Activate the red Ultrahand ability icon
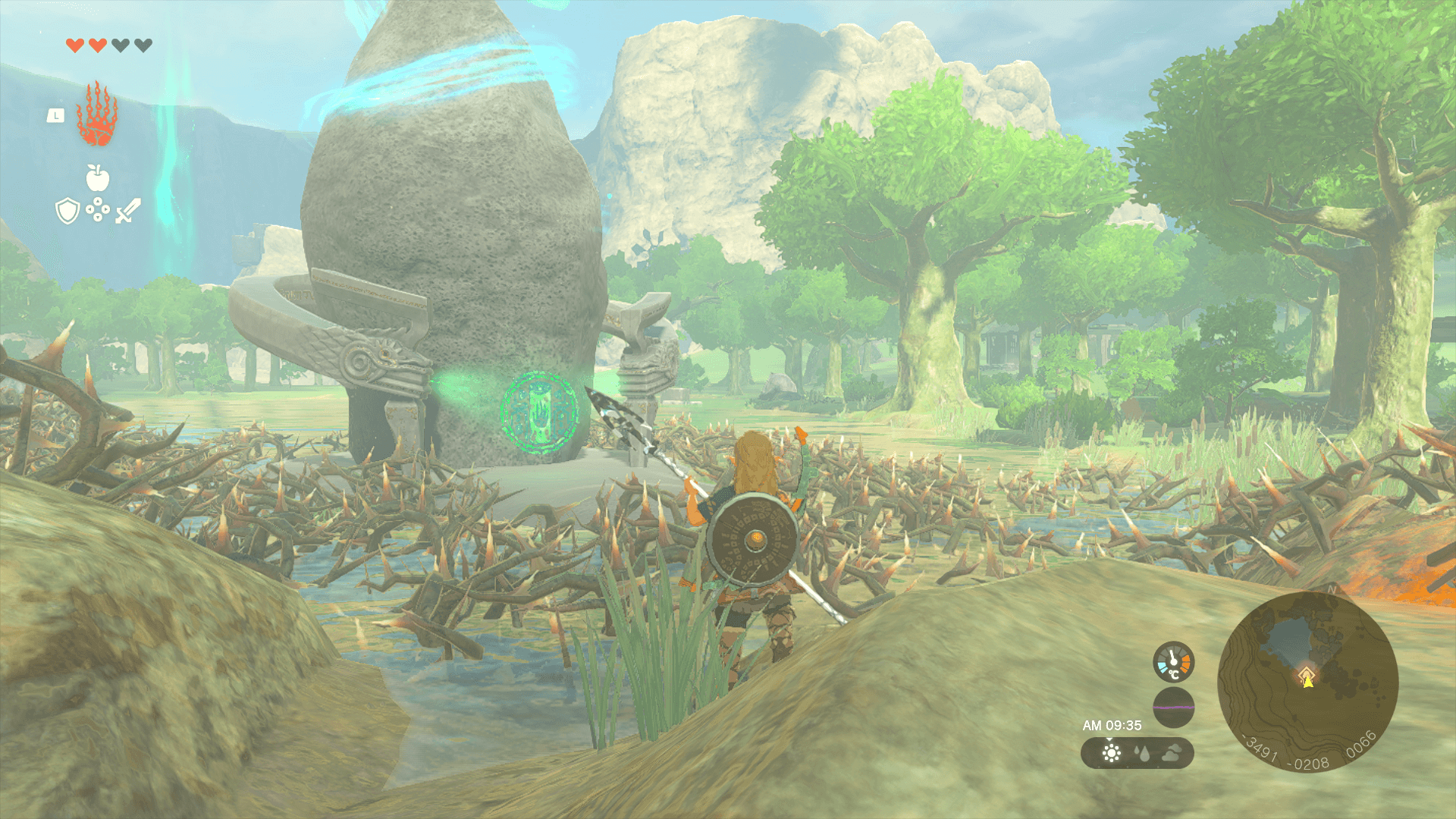 pyautogui.click(x=96, y=115)
